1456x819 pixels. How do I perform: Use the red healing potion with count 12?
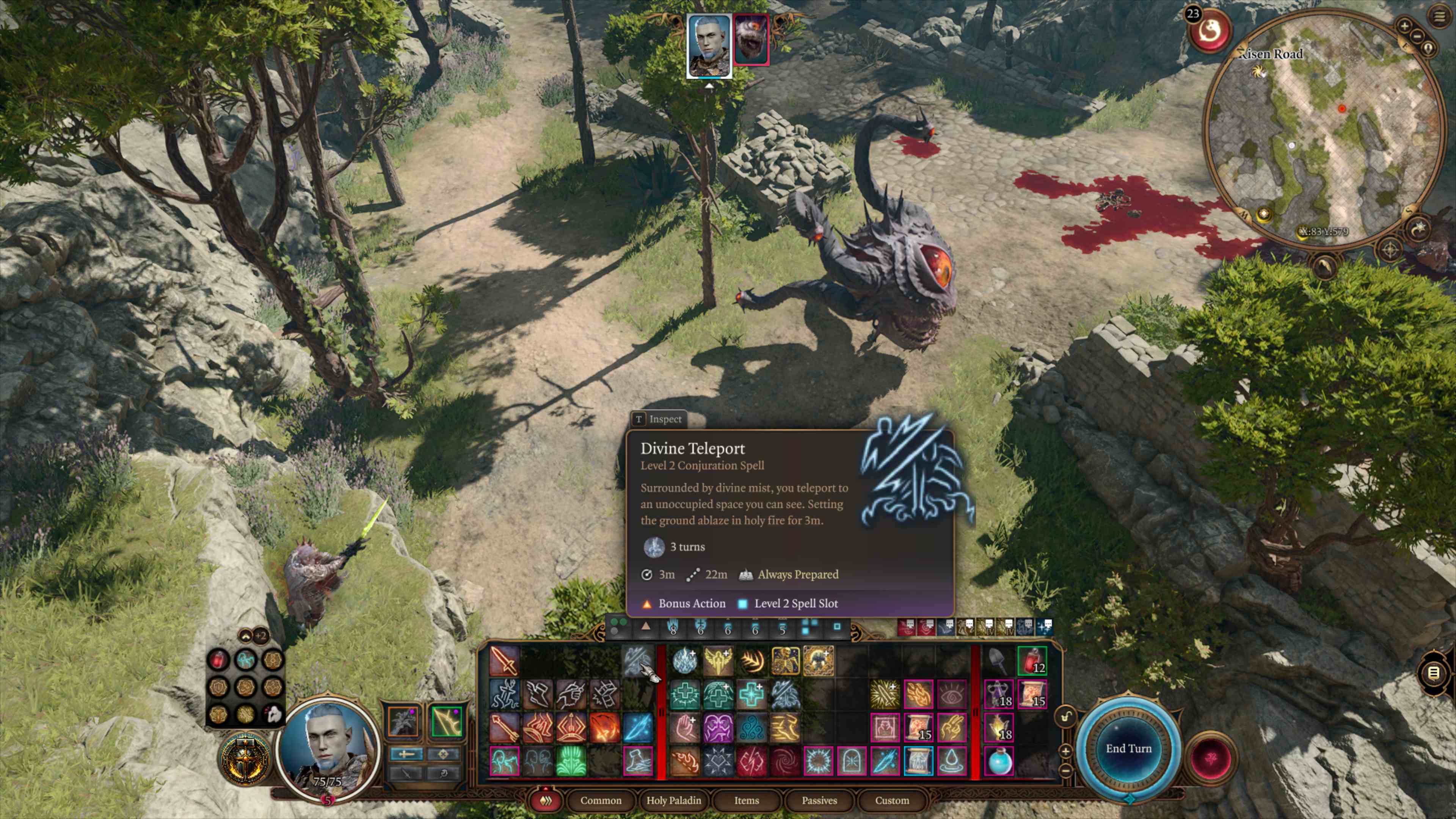pos(1031,661)
